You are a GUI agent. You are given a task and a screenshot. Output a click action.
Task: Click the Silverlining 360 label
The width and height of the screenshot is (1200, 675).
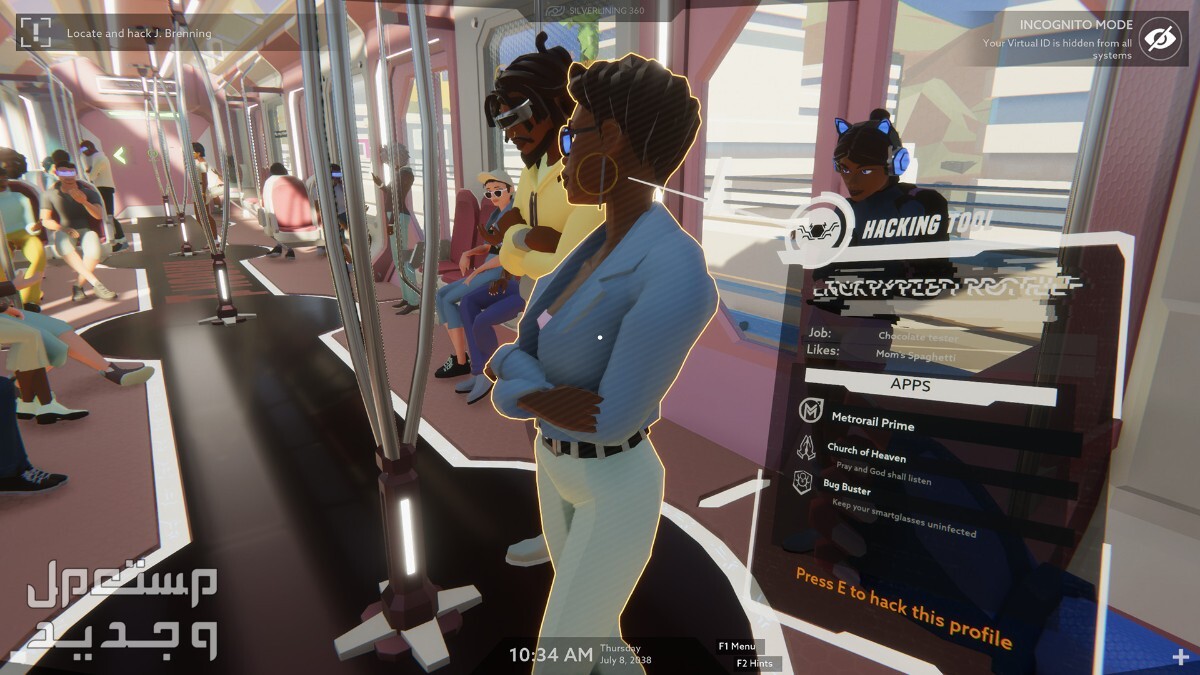tap(596, 10)
